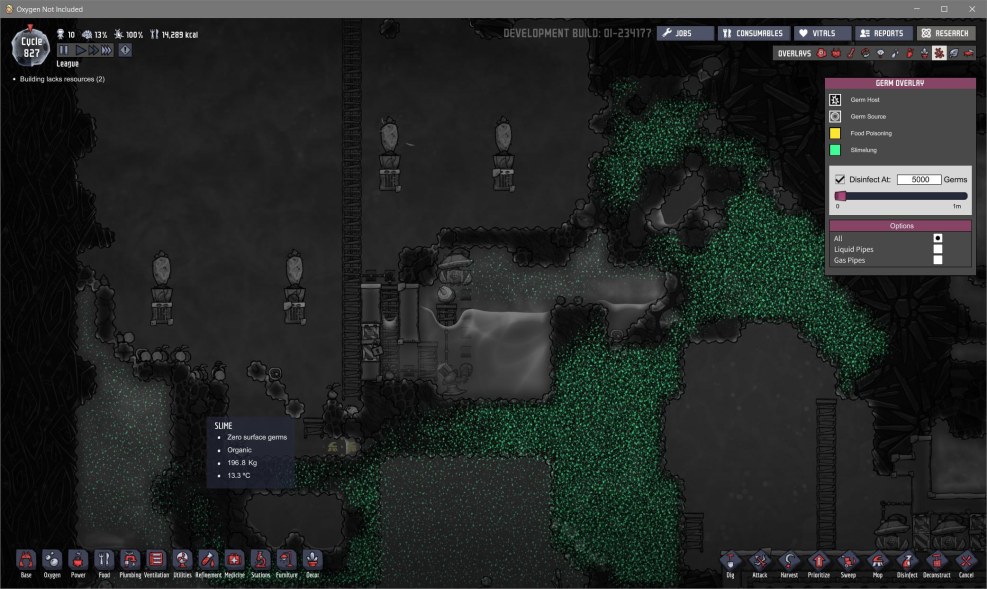Image resolution: width=987 pixels, height=589 pixels.
Task: Select the Liquid Pipes option
Action: click(938, 249)
